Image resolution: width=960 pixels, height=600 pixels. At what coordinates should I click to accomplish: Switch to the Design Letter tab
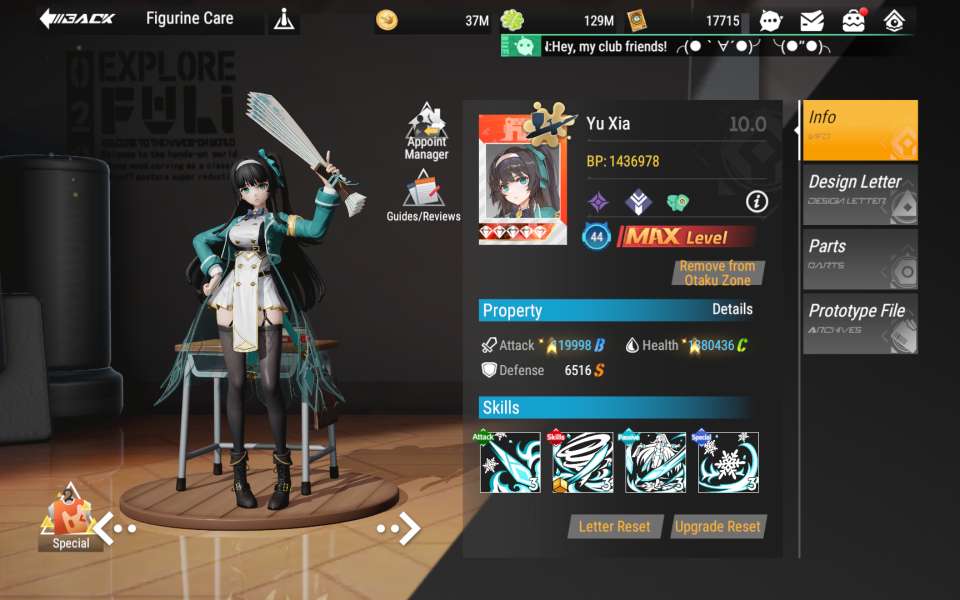click(859, 194)
